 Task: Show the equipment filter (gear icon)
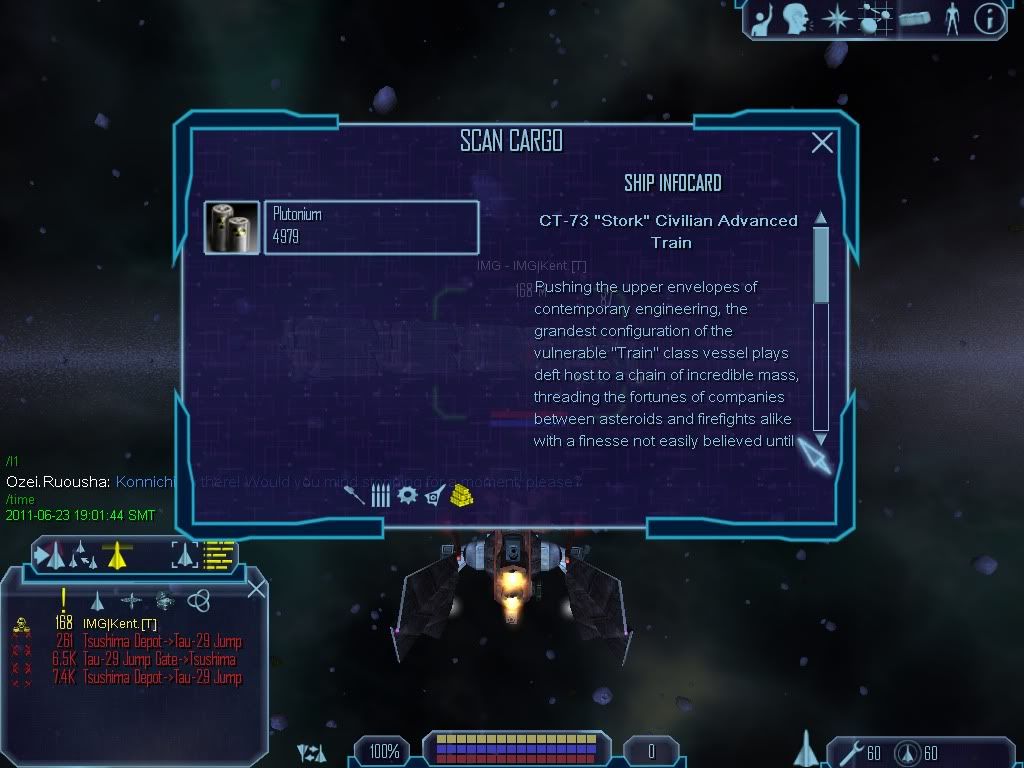pyautogui.click(x=407, y=495)
